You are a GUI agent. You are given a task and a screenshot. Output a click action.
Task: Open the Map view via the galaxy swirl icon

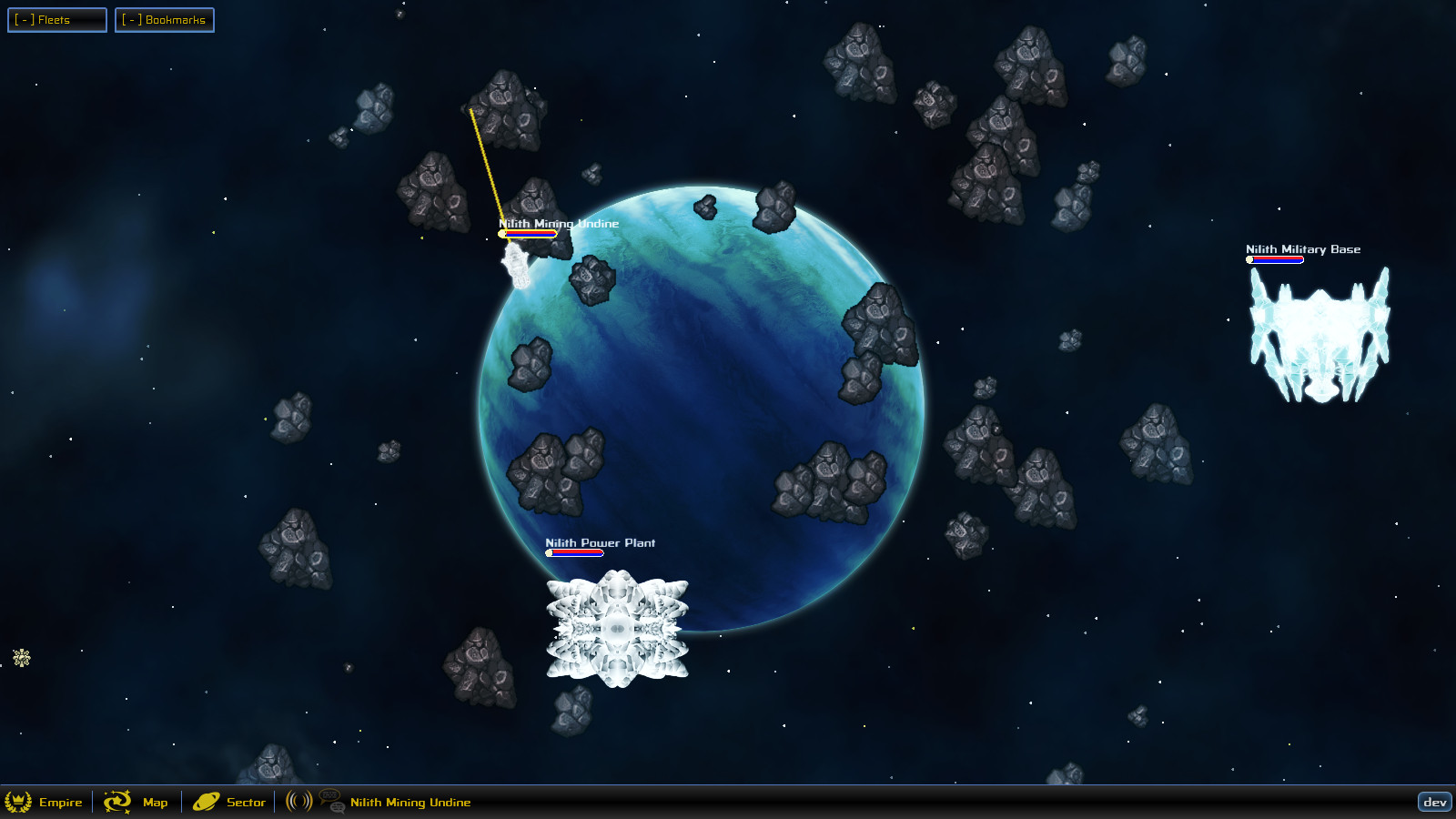pos(117,803)
